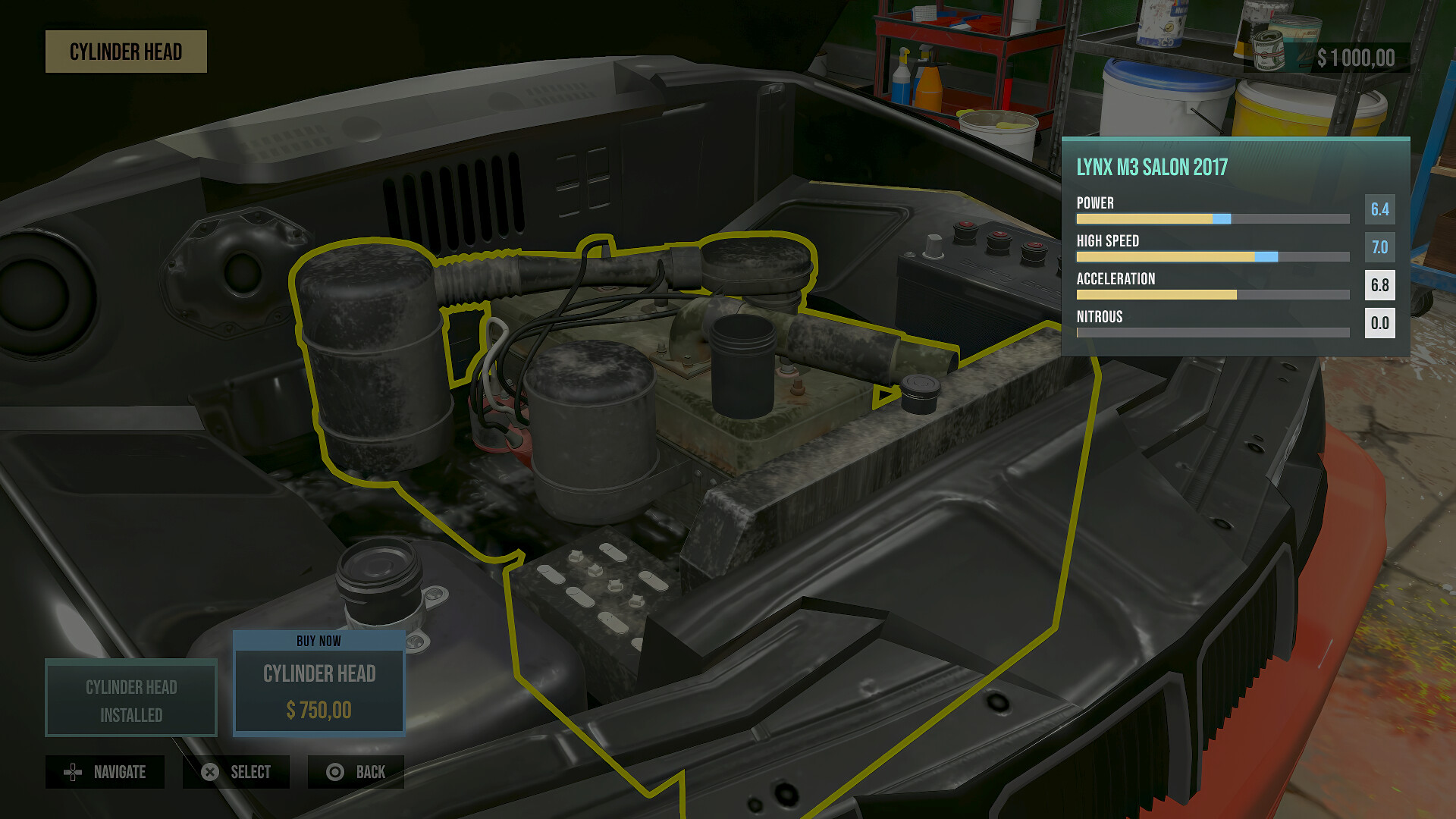
Task: Click the Power rating badge showing 6.4
Action: [x=1379, y=210]
